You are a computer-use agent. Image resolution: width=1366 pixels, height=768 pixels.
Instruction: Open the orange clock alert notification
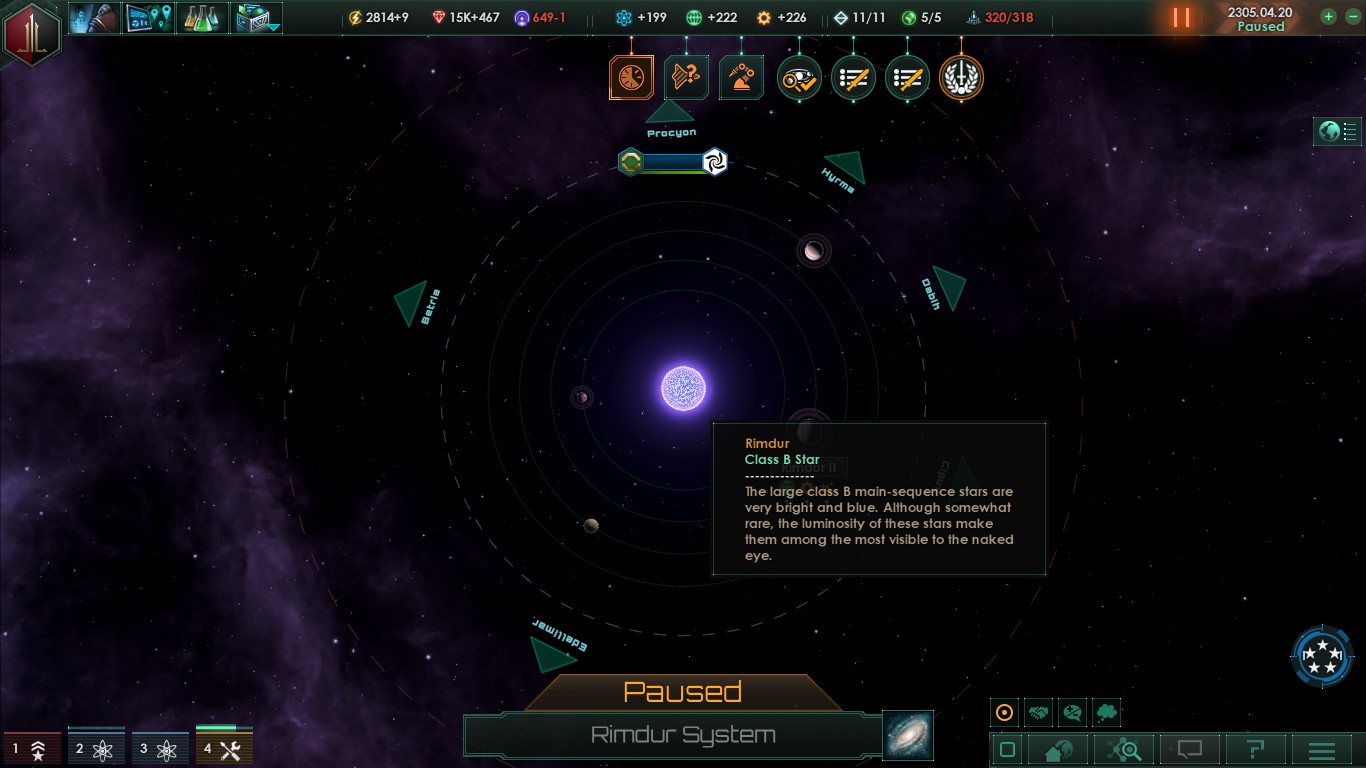(x=632, y=78)
